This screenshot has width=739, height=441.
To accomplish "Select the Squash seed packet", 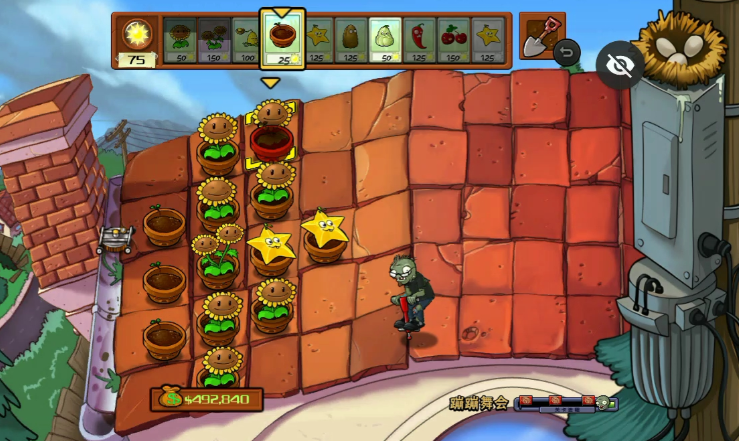I will (x=385, y=42).
